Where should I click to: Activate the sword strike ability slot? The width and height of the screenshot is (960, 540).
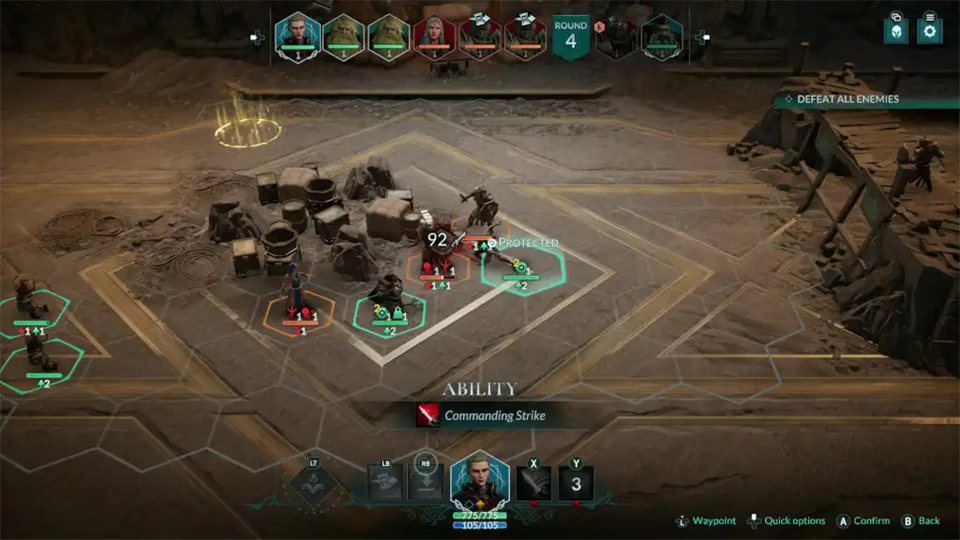pyautogui.click(x=534, y=484)
